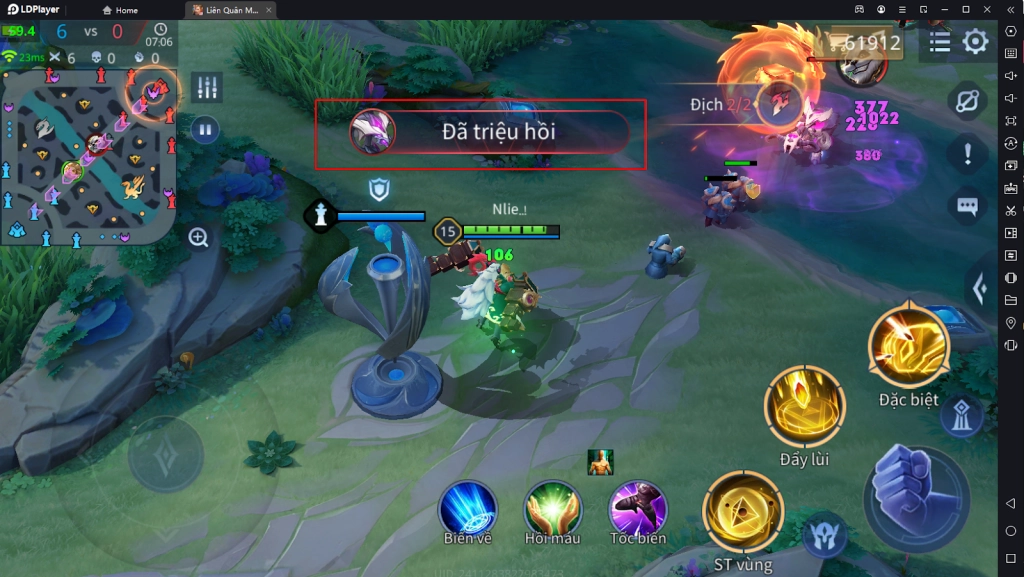1024x577 pixels.
Task: Switch to the LDPlayer Home tab
Action: pos(118,10)
